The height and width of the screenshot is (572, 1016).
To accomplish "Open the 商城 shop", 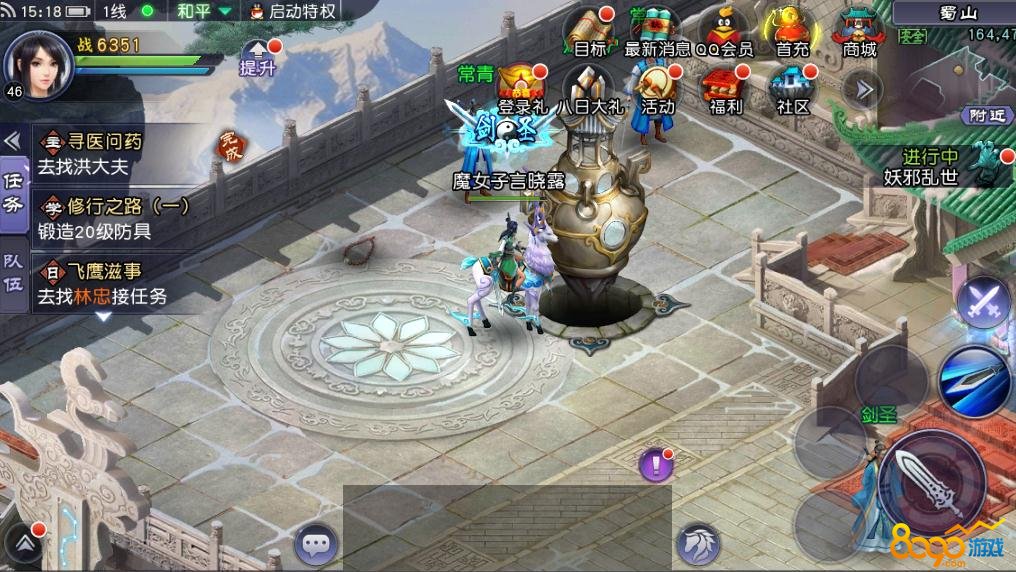I will 859,30.
